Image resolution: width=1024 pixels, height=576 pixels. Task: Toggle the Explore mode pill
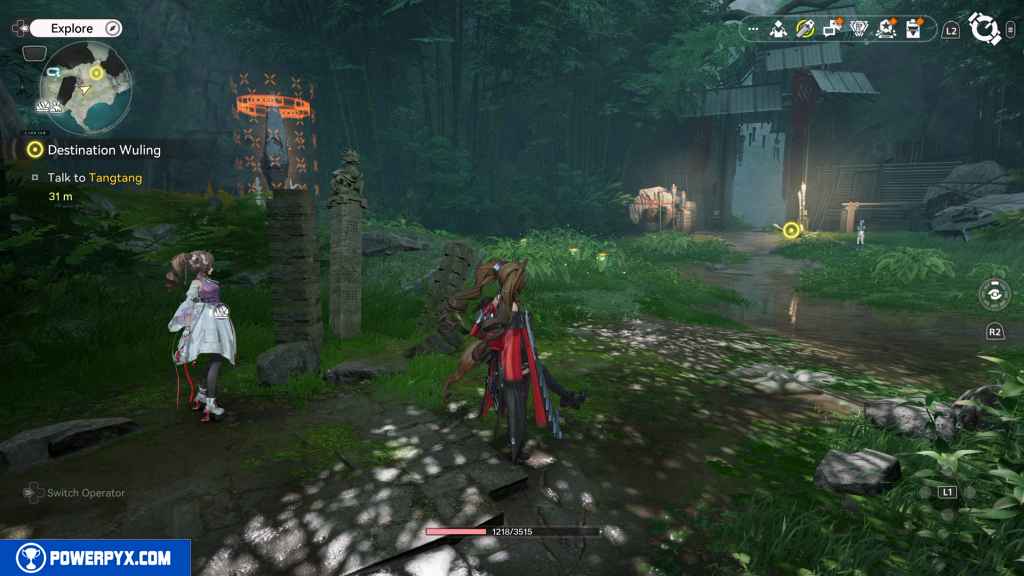pyautogui.click(x=76, y=29)
